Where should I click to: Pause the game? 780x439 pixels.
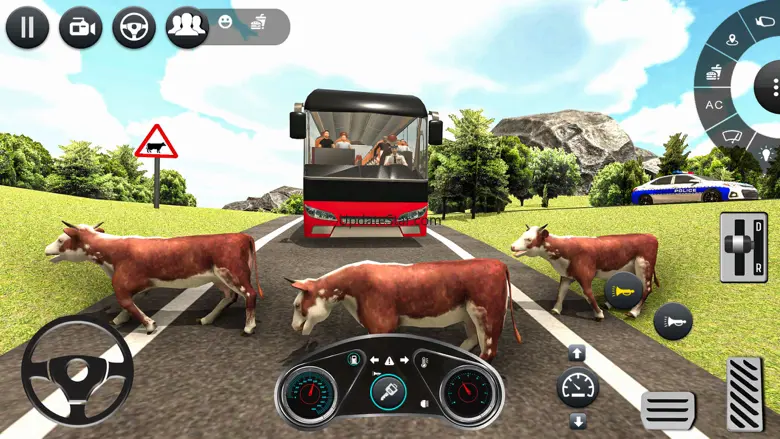click(27, 27)
